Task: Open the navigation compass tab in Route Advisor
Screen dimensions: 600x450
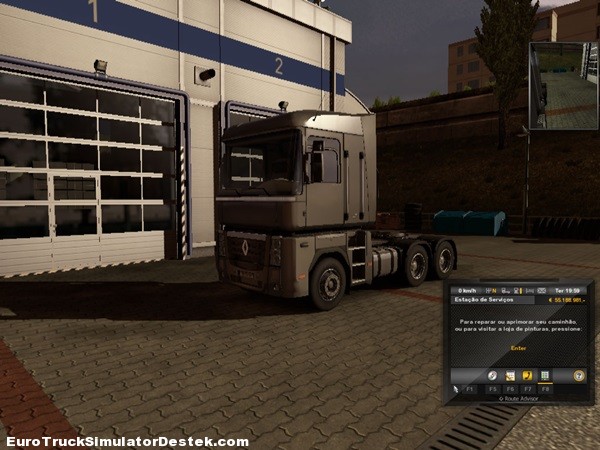Action: tap(493, 375)
